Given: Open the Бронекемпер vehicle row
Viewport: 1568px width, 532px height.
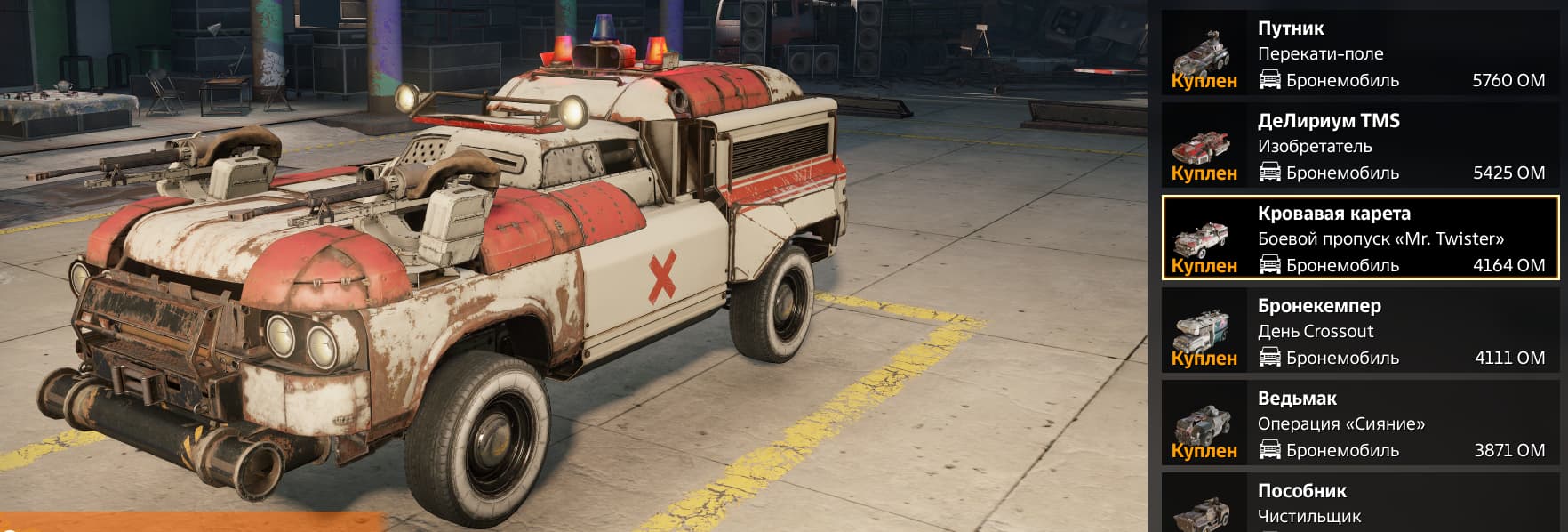Looking at the screenshot, I should (1360, 331).
